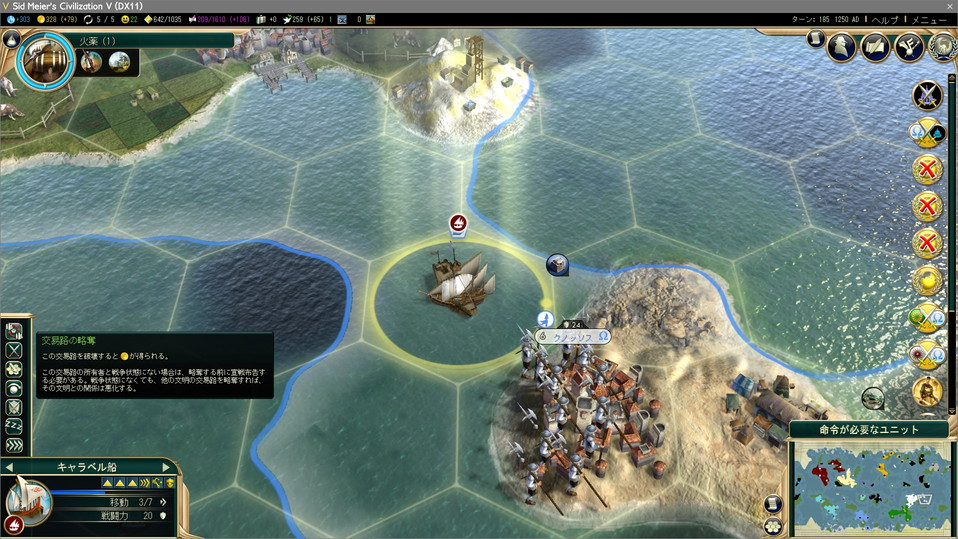
Task: Open the ヘルプ help link
Action: (885, 20)
